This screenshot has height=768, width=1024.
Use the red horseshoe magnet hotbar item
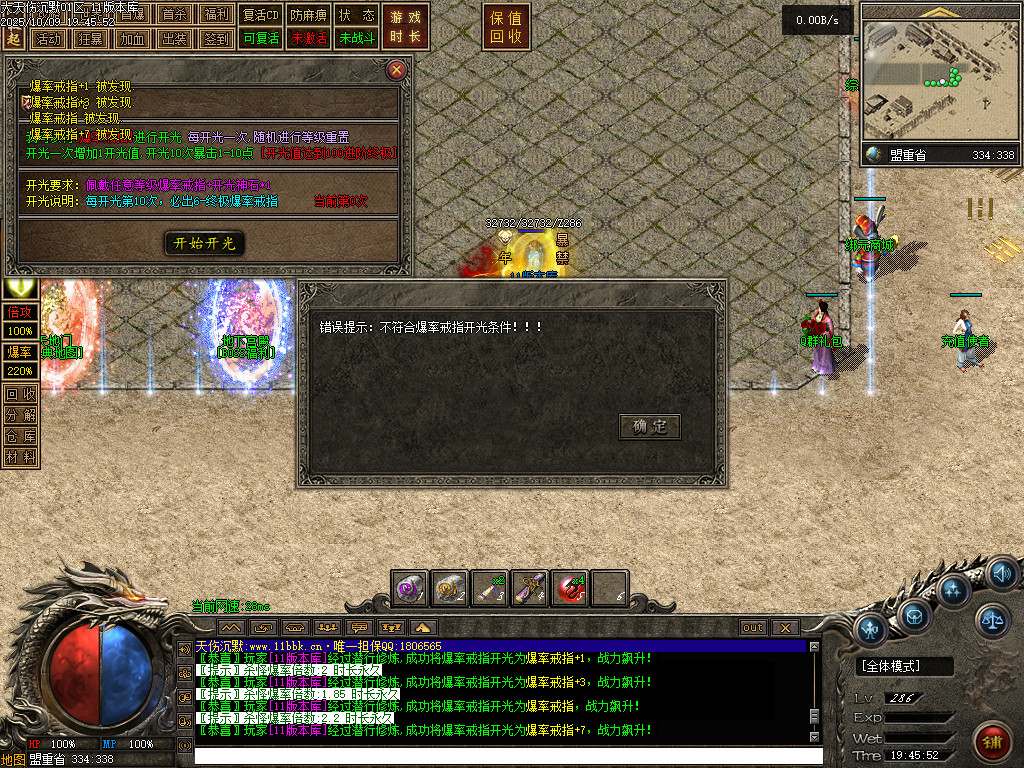pyautogui.click(x=570, y=589)
